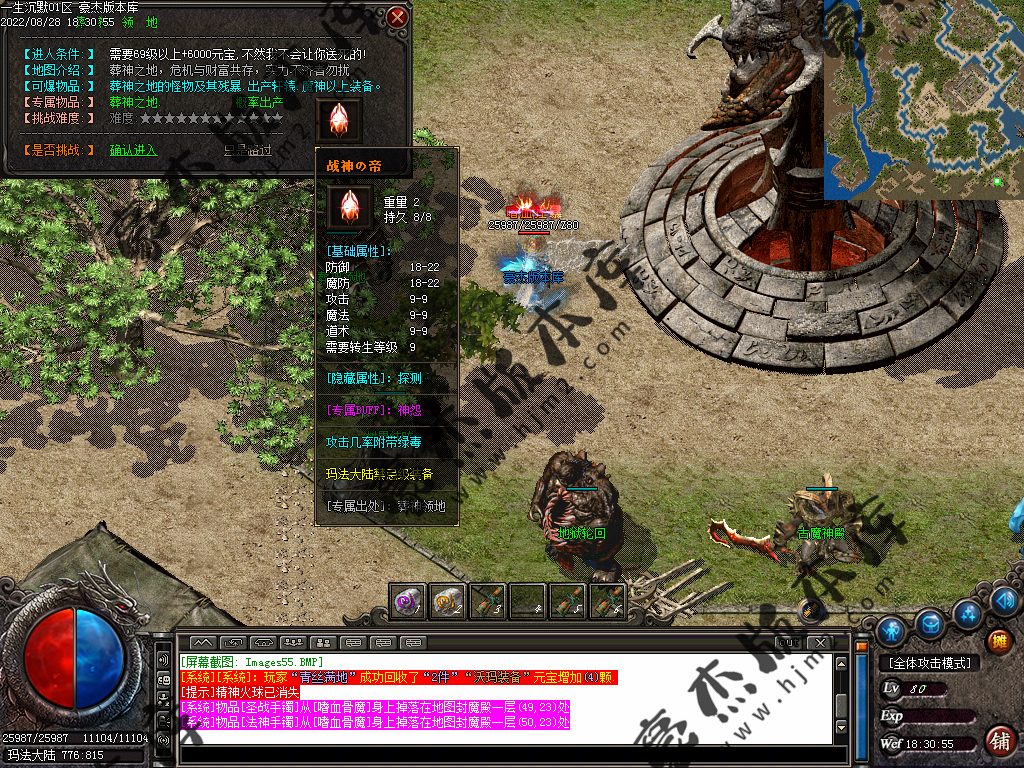Screen dimensions: 1024x768
Task: Toggle the 全体攻击模式 attack mode label
Action: click(931, 663)
